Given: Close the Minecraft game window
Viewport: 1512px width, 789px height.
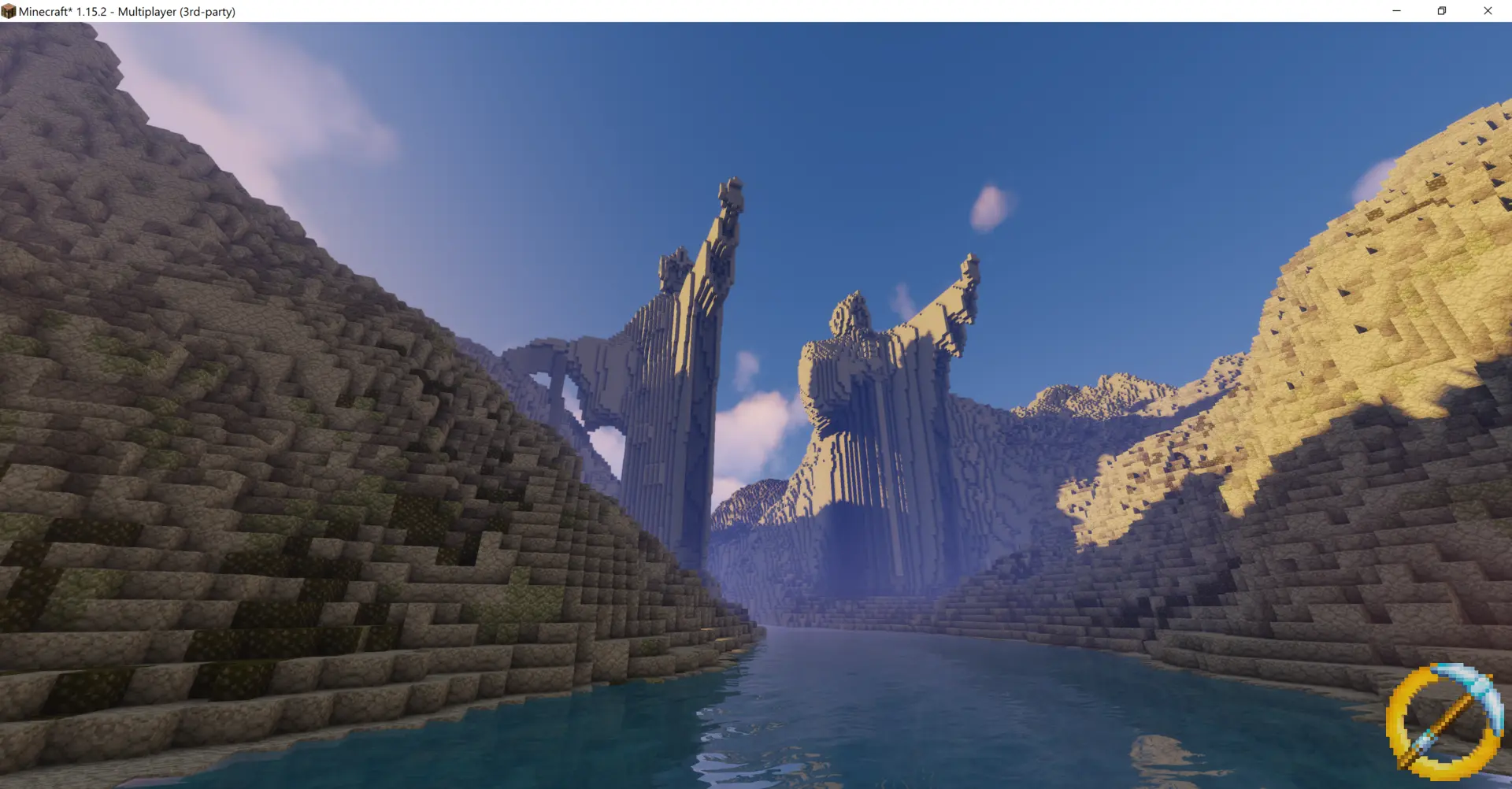Looking at the screenshot, I should pyautogui.click(x=1488, y=11).
